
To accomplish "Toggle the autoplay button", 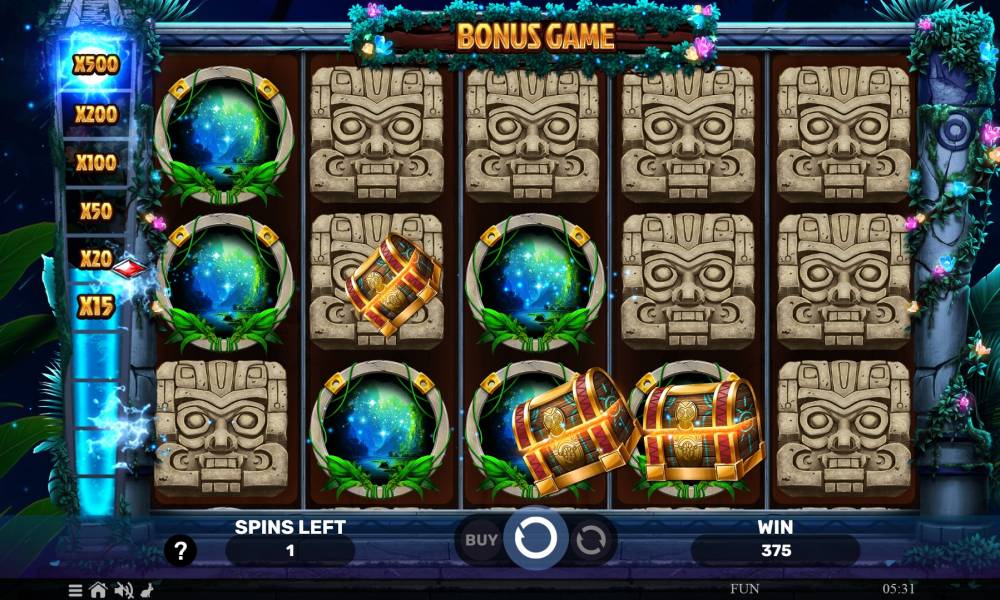I will click(x=590, y=540).
